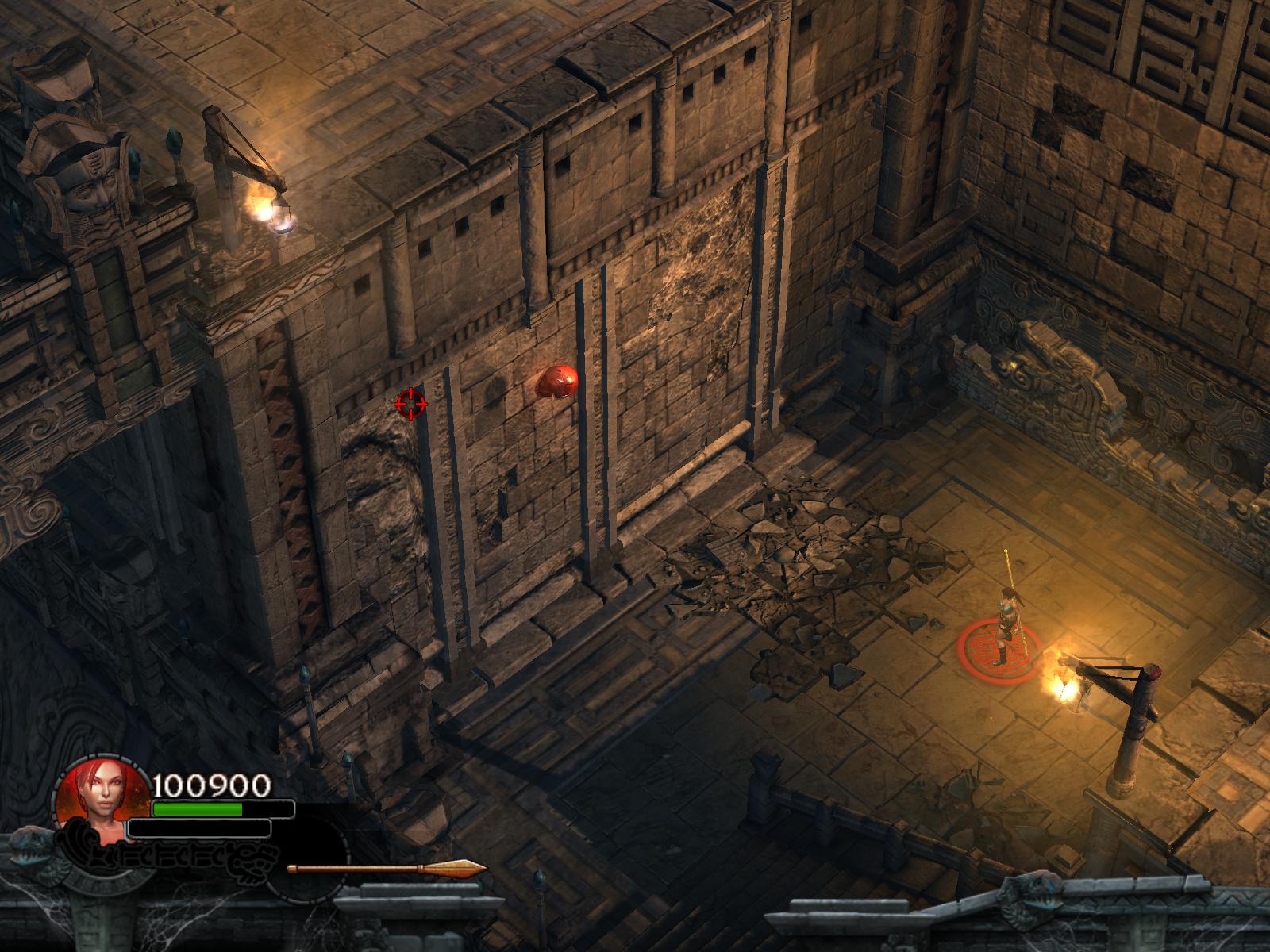Click Lara's character portrait
The image size is (1270, 952).
tap(101, 801)
